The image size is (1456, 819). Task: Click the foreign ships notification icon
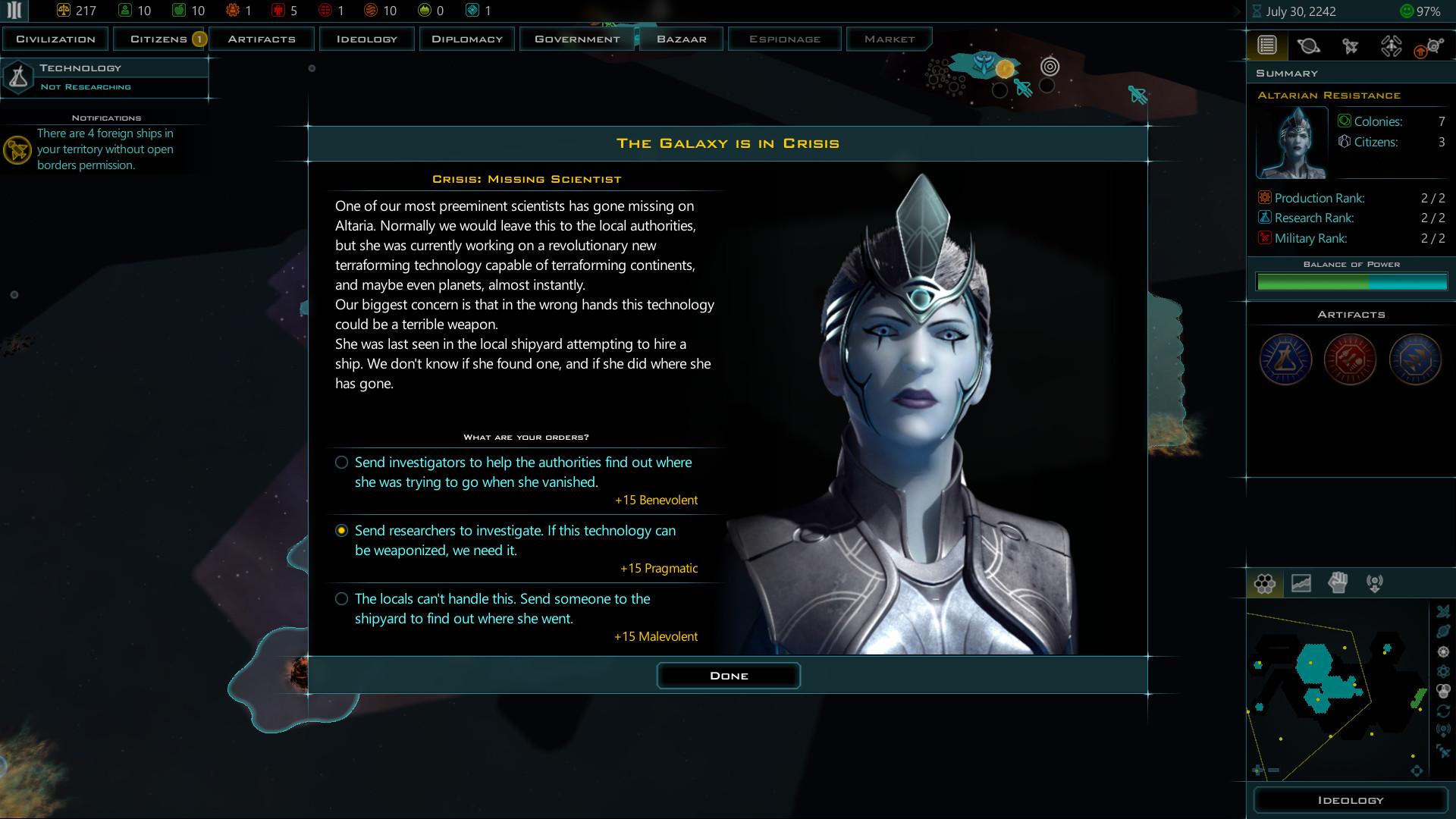[x=17, y=150]
